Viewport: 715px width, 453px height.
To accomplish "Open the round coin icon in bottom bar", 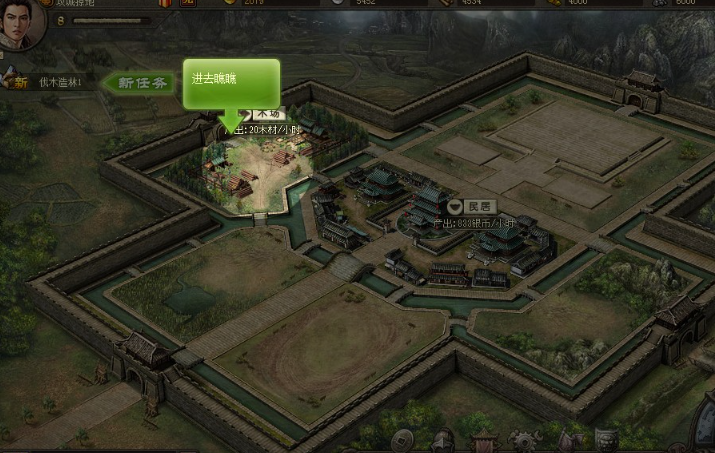I will click(x=399, y=440).
